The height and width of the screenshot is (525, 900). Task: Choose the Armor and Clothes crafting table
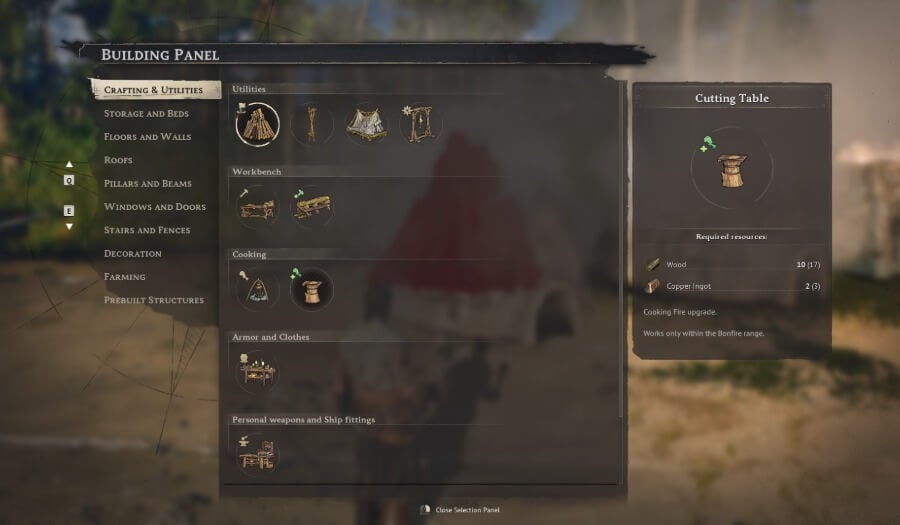(x=258, y=373)
